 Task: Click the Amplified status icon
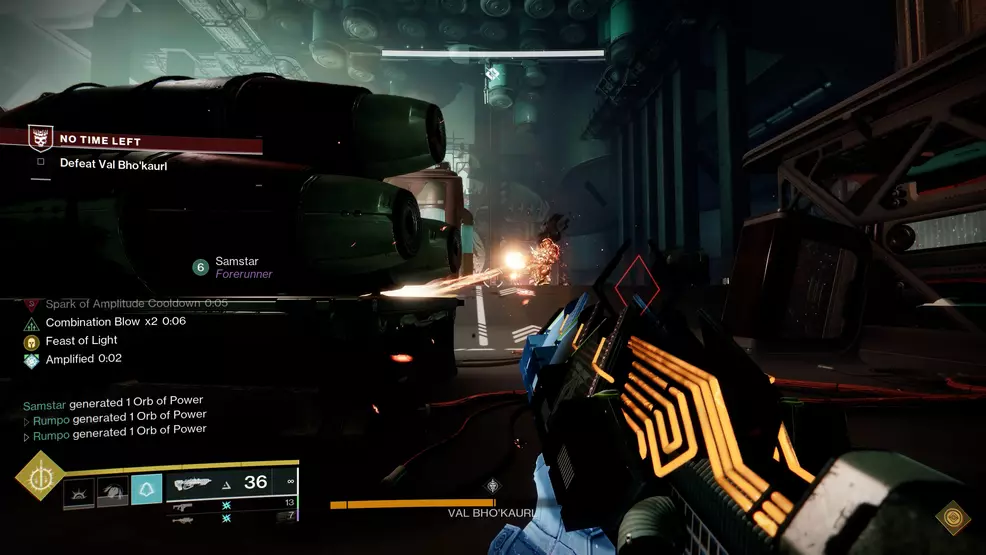click(x=31, y=360)
